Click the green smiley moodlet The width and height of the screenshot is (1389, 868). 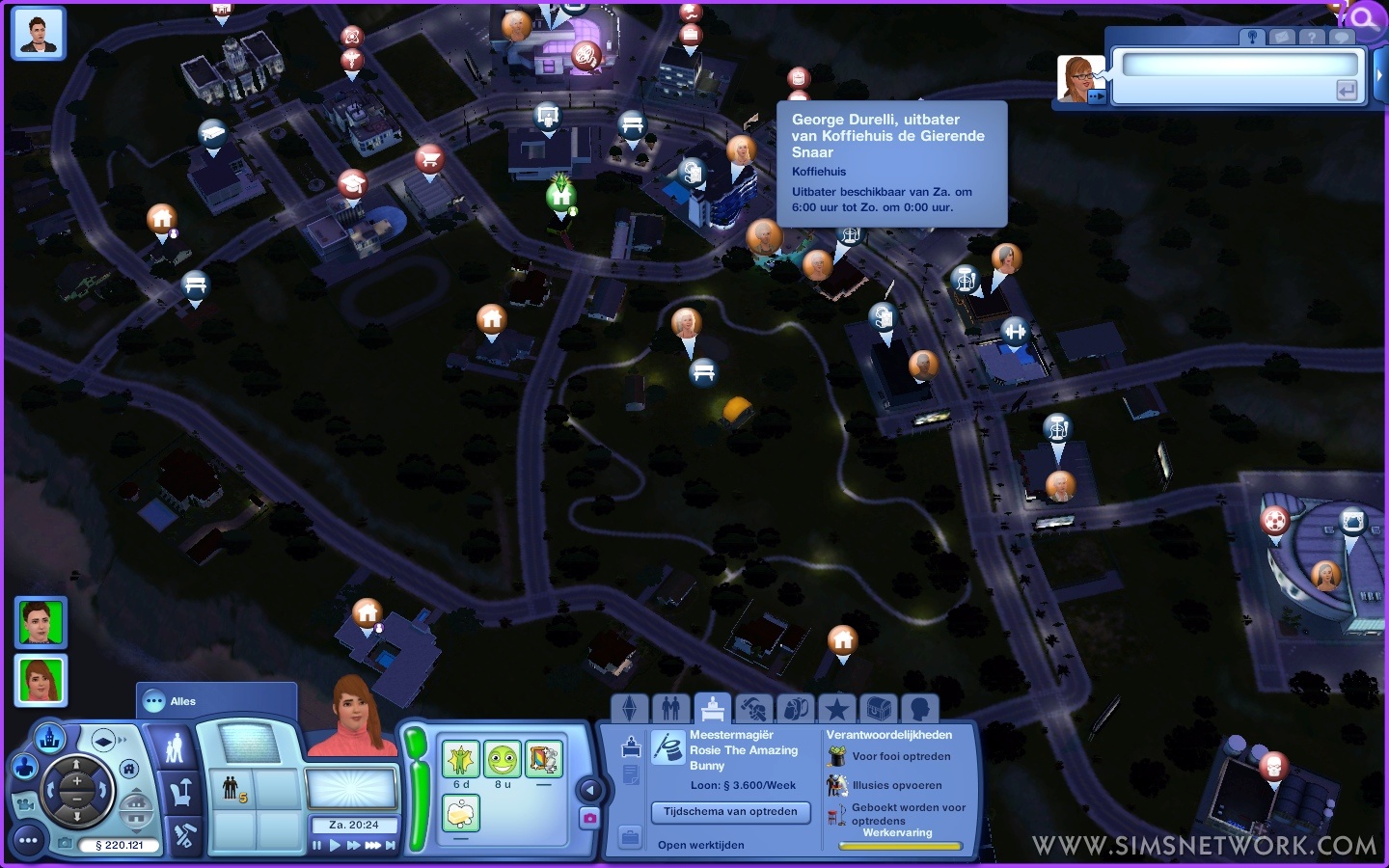pyautogui.click(x=502, y=760)
